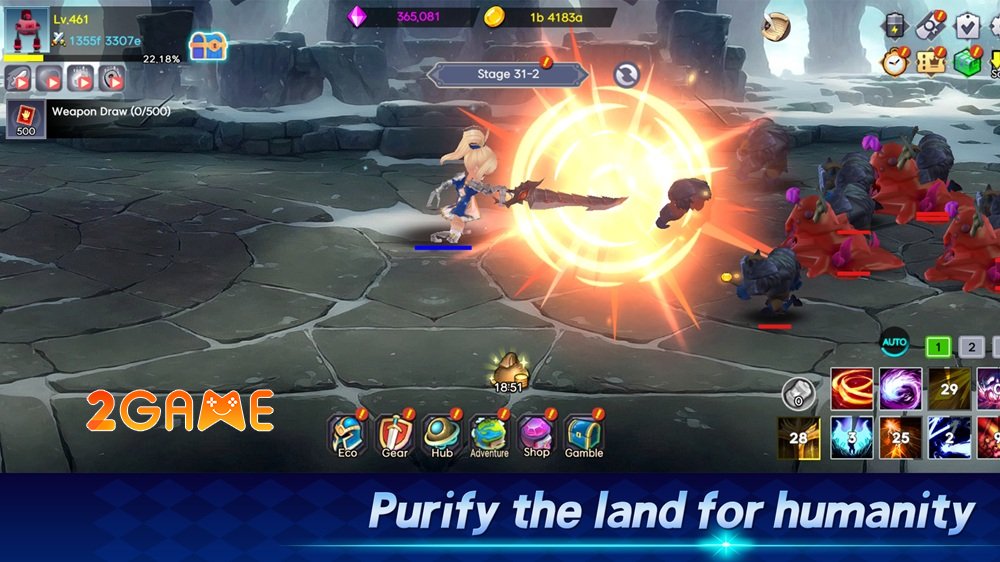
Task: Toggle the AUTO battle button
Action: click(x=894, y=345)
